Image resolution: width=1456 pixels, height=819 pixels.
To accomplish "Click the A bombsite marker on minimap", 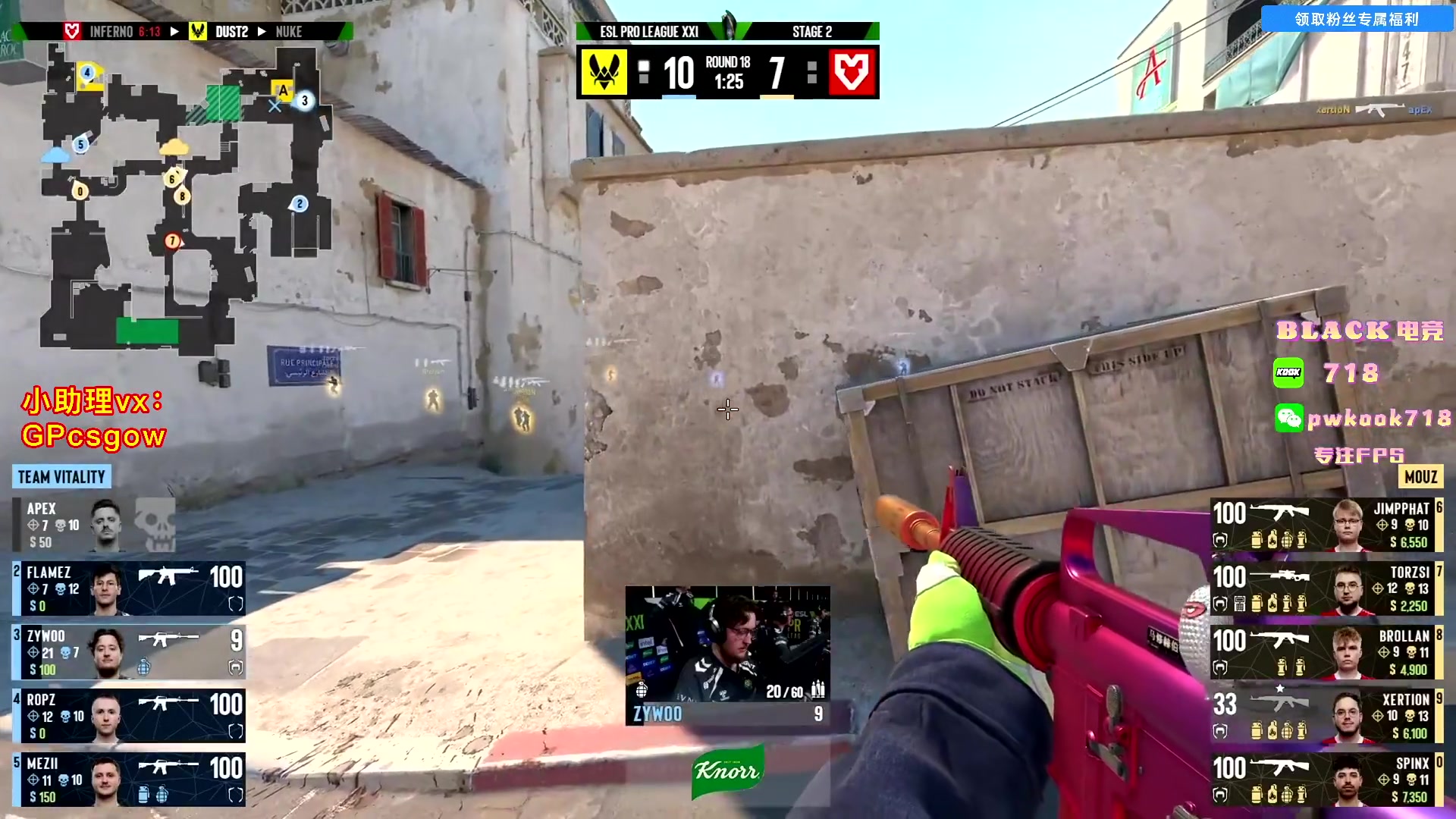I will (283, 90).
